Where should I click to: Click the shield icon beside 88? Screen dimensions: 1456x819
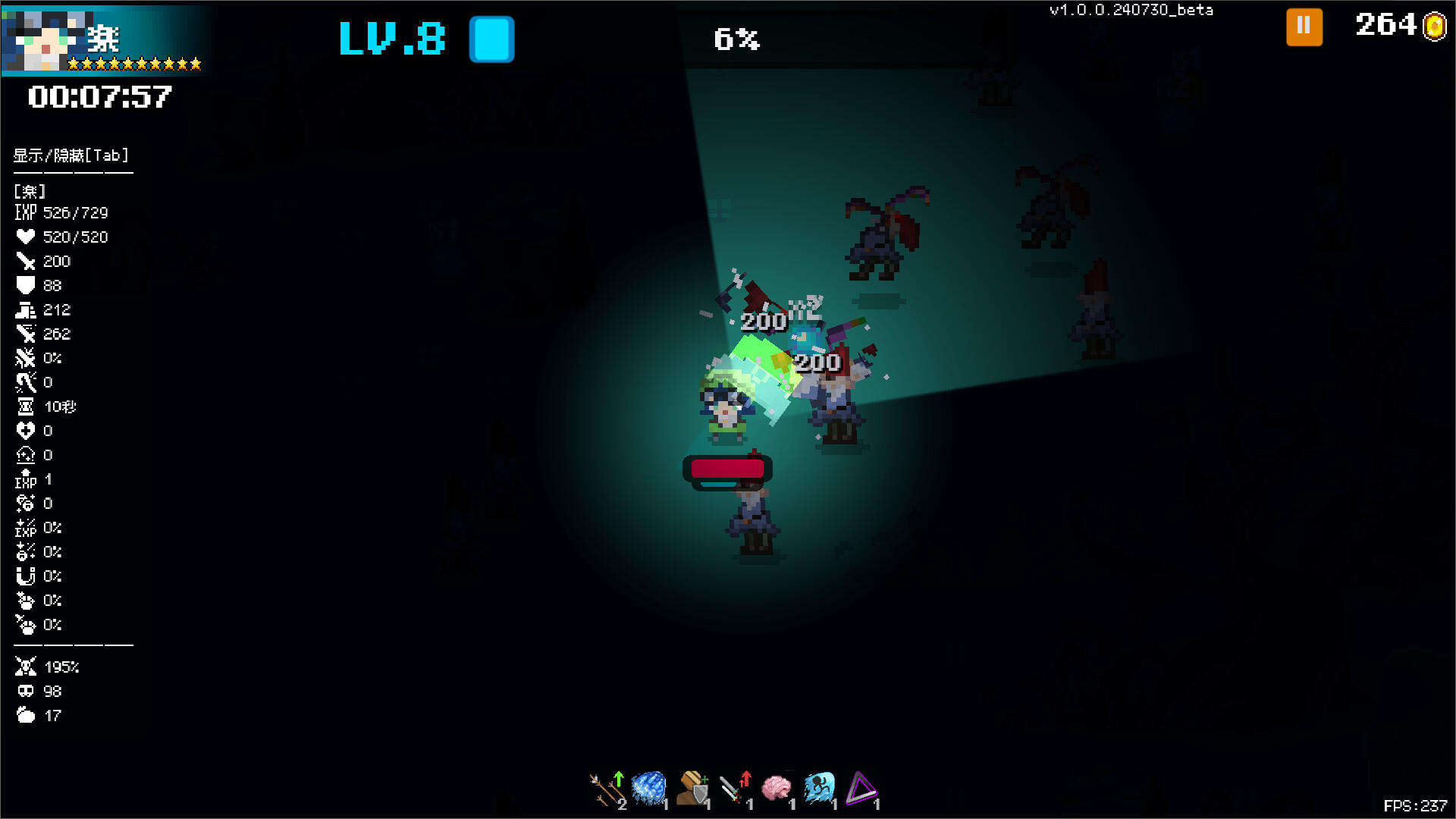pos(25,285)
